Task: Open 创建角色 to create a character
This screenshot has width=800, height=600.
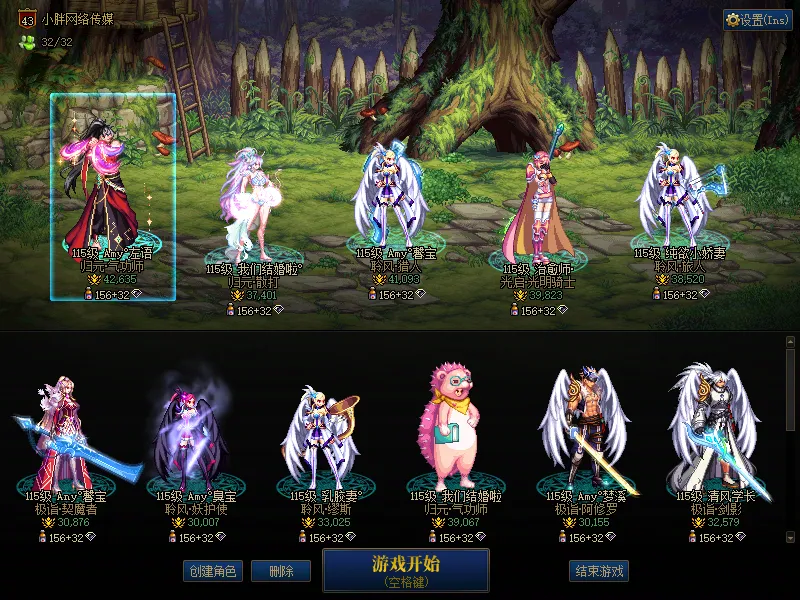Action: [x=213, y=571]
